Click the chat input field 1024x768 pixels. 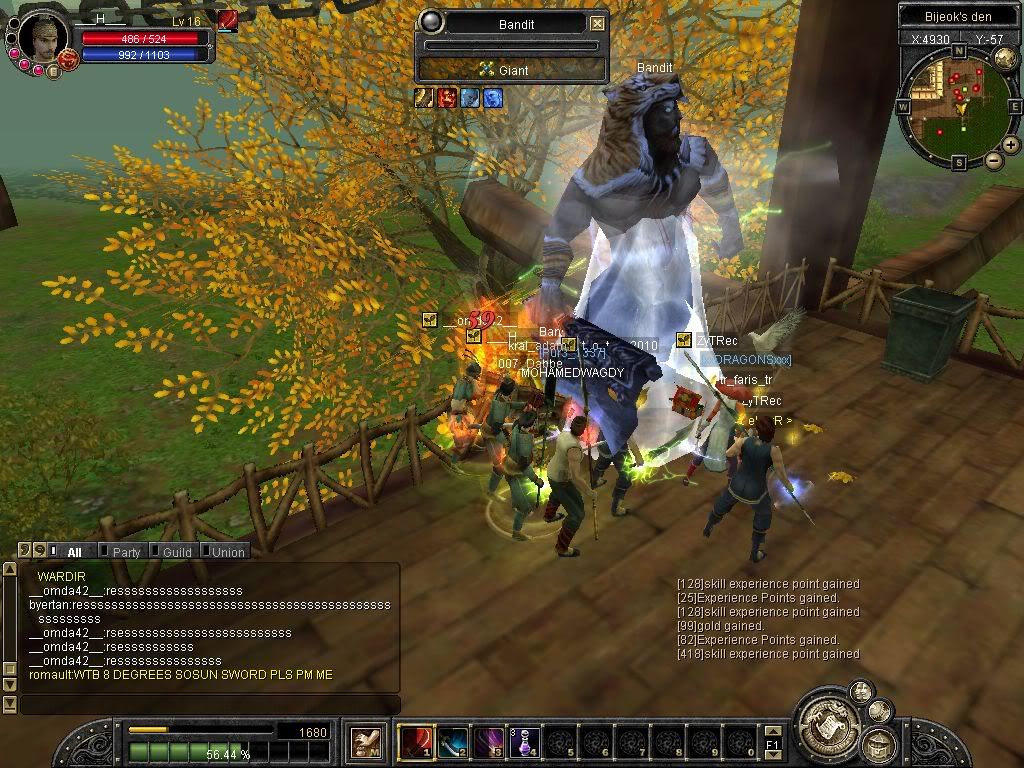click(x=210, y=705)
